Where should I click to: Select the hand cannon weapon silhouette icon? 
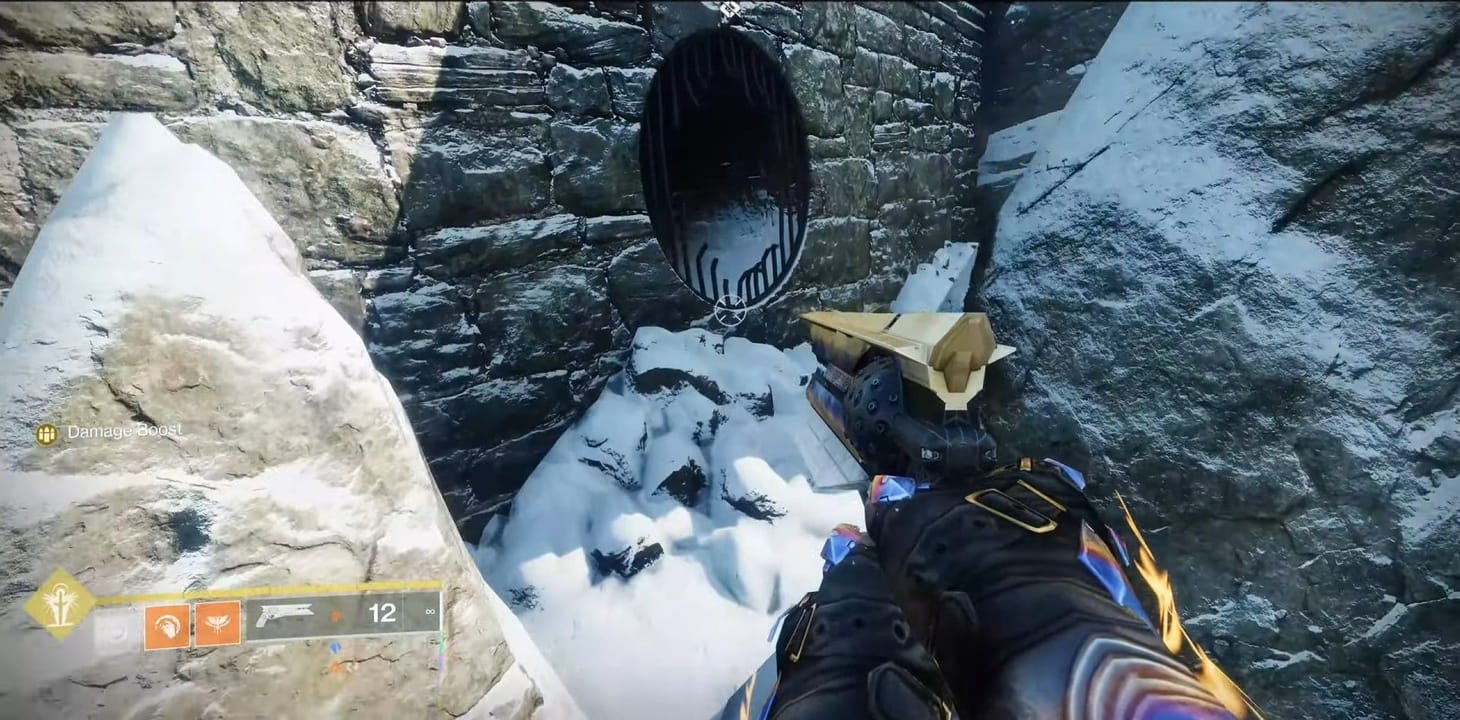[285, 612]
